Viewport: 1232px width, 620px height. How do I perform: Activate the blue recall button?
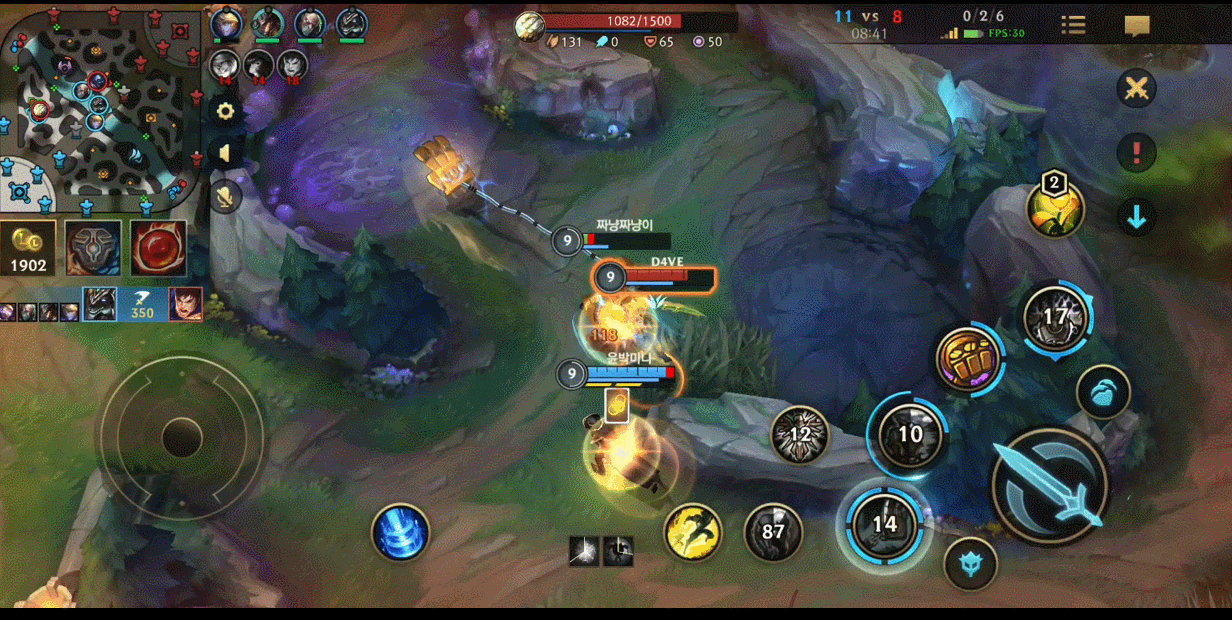coord(400,532)
